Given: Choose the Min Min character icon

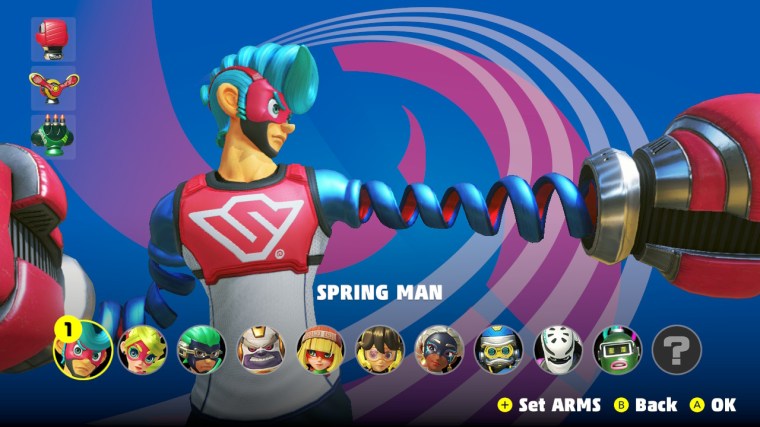Looking at the screenshot, I should click(320, 350).
